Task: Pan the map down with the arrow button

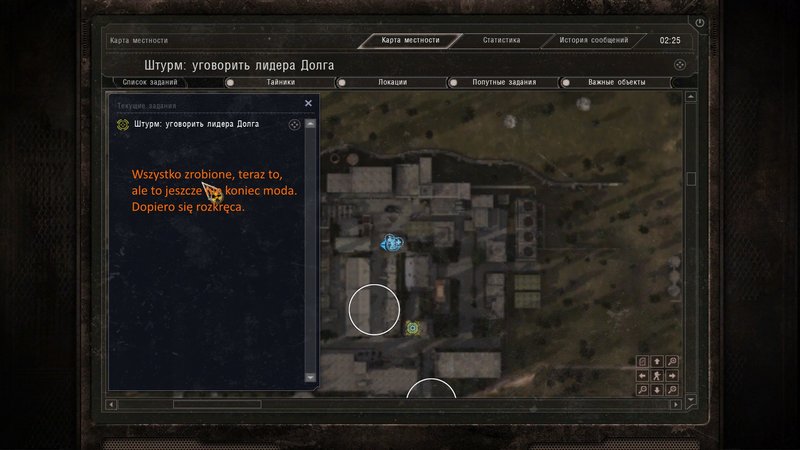Action: point(657,390)
